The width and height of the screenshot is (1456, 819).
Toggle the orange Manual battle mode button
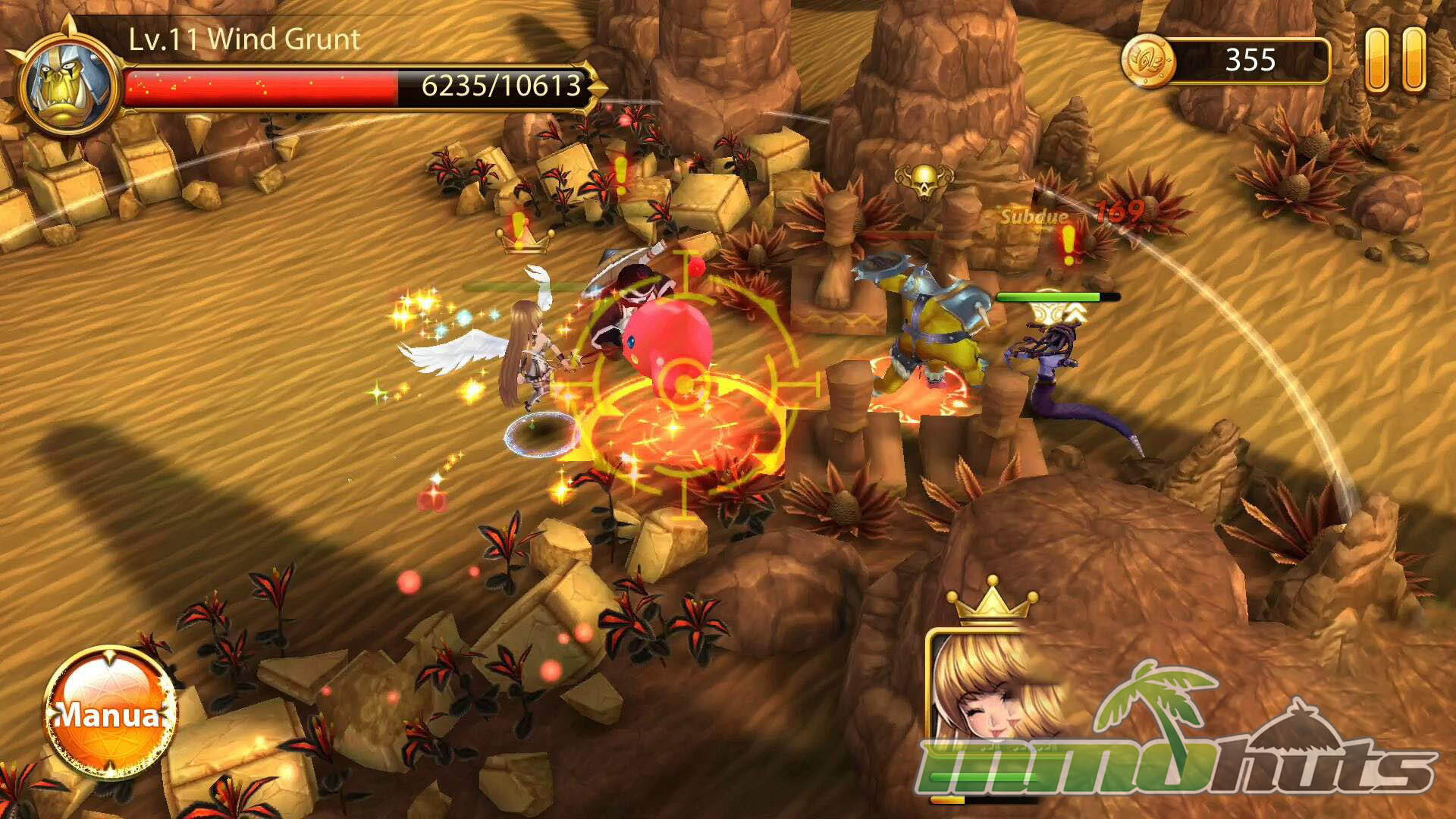[110, 713]
